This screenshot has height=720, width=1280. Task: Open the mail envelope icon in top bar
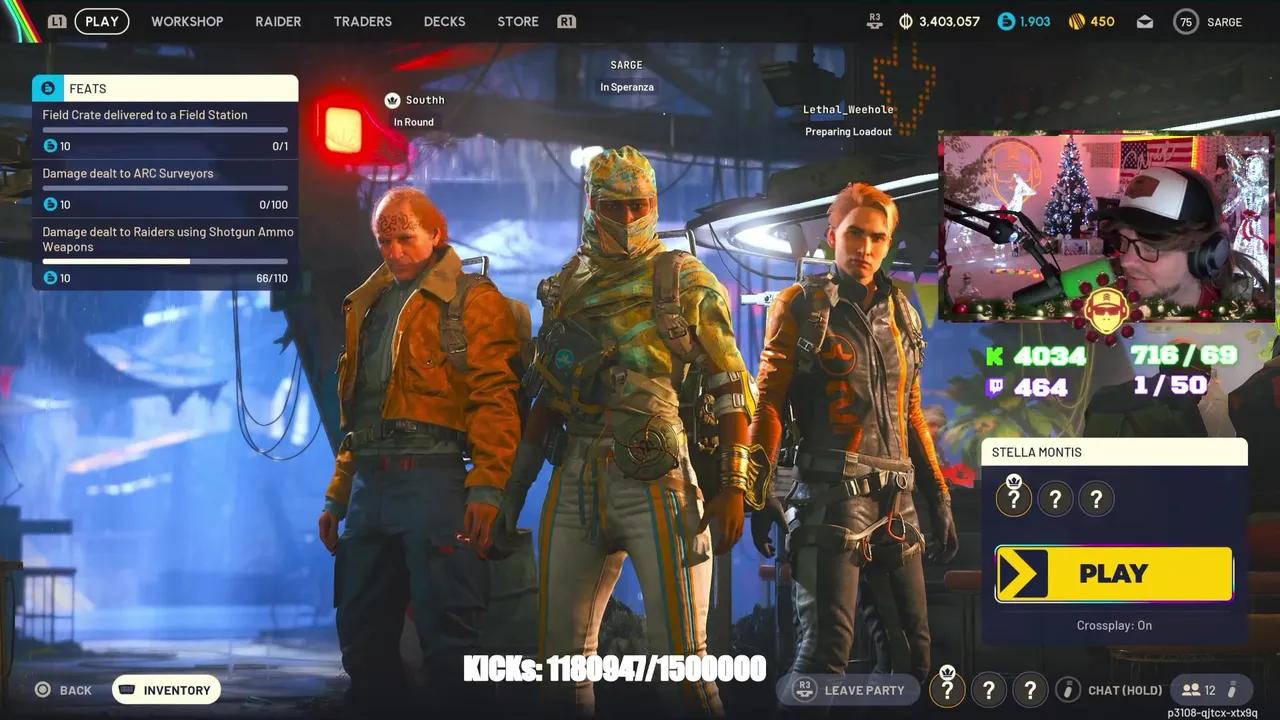1144,21
